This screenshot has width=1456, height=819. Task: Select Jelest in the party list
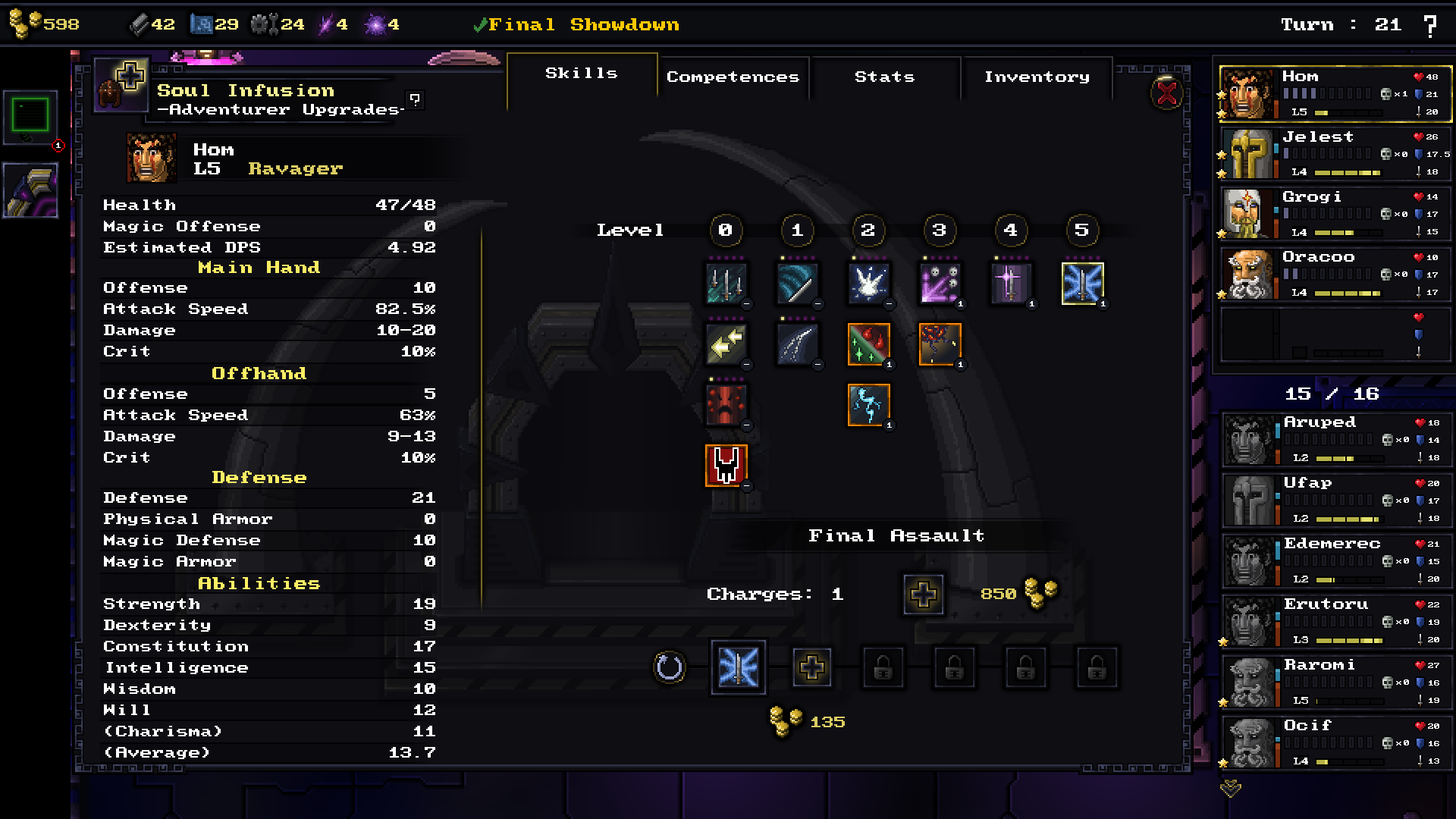pyautogui.click(x=1335, y=154)
